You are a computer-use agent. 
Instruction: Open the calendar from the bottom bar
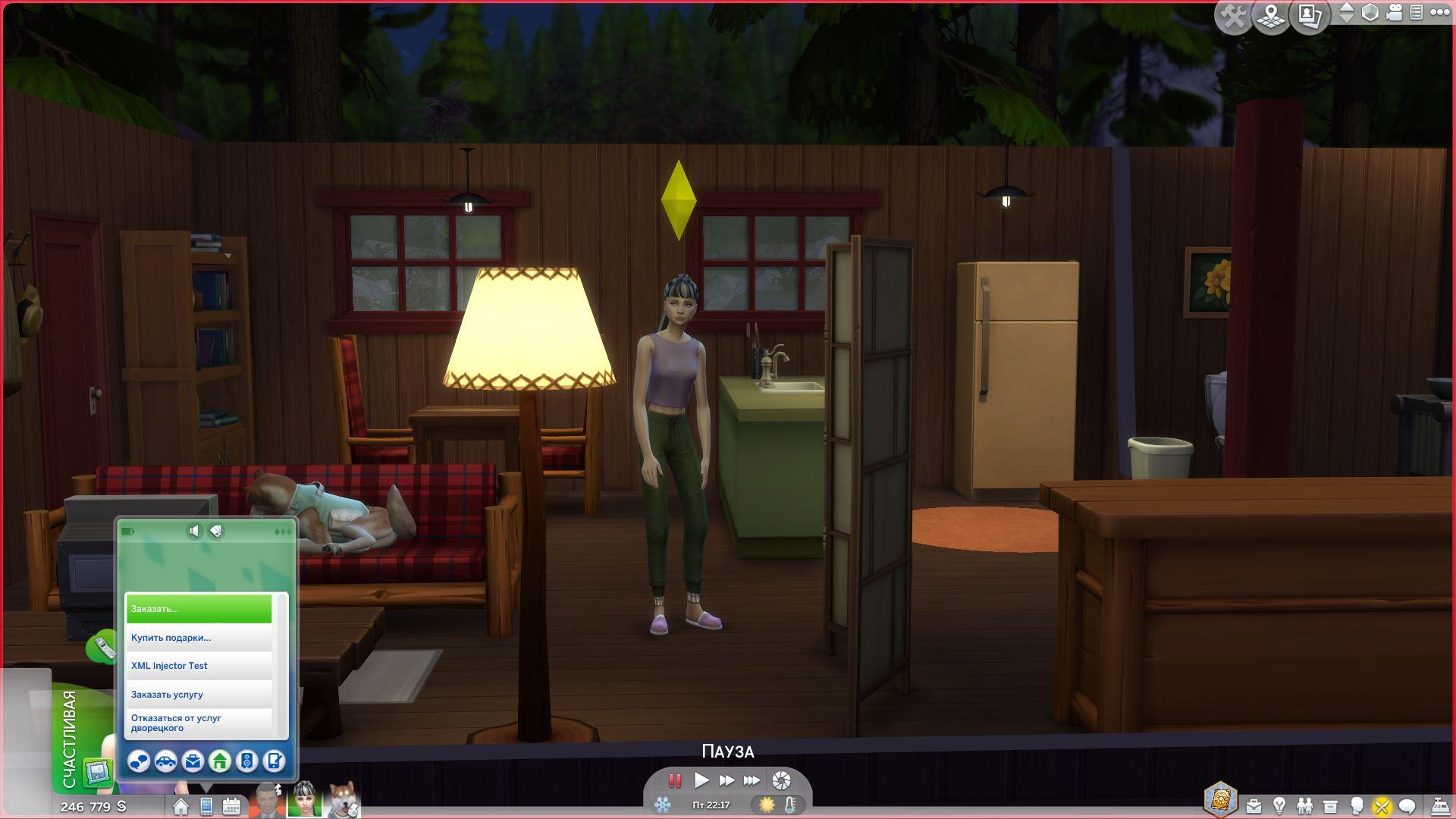click(232, 806)
